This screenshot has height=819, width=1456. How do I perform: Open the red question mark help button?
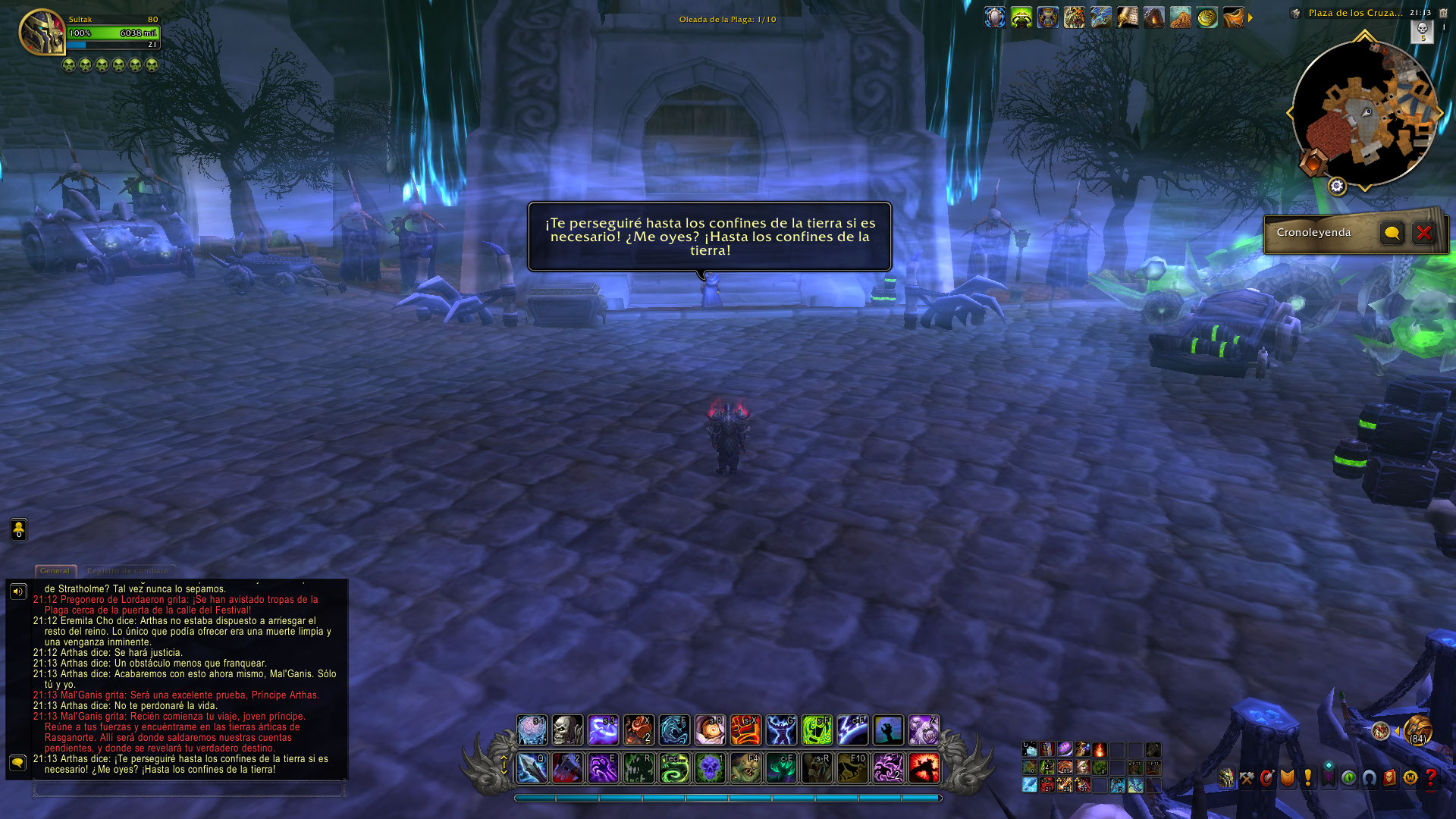(1430, 778)
